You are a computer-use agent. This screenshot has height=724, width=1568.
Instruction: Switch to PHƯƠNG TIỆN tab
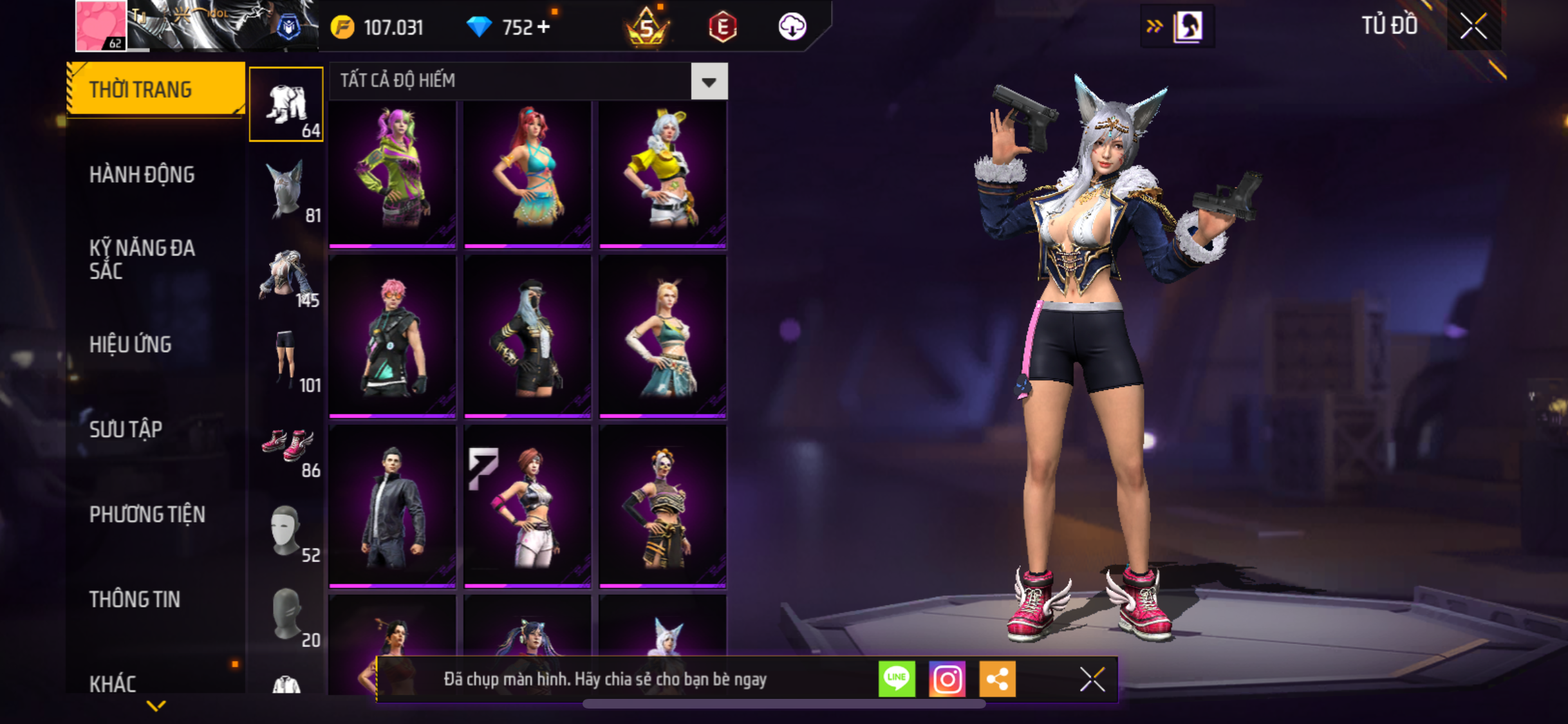pos(147,514)
